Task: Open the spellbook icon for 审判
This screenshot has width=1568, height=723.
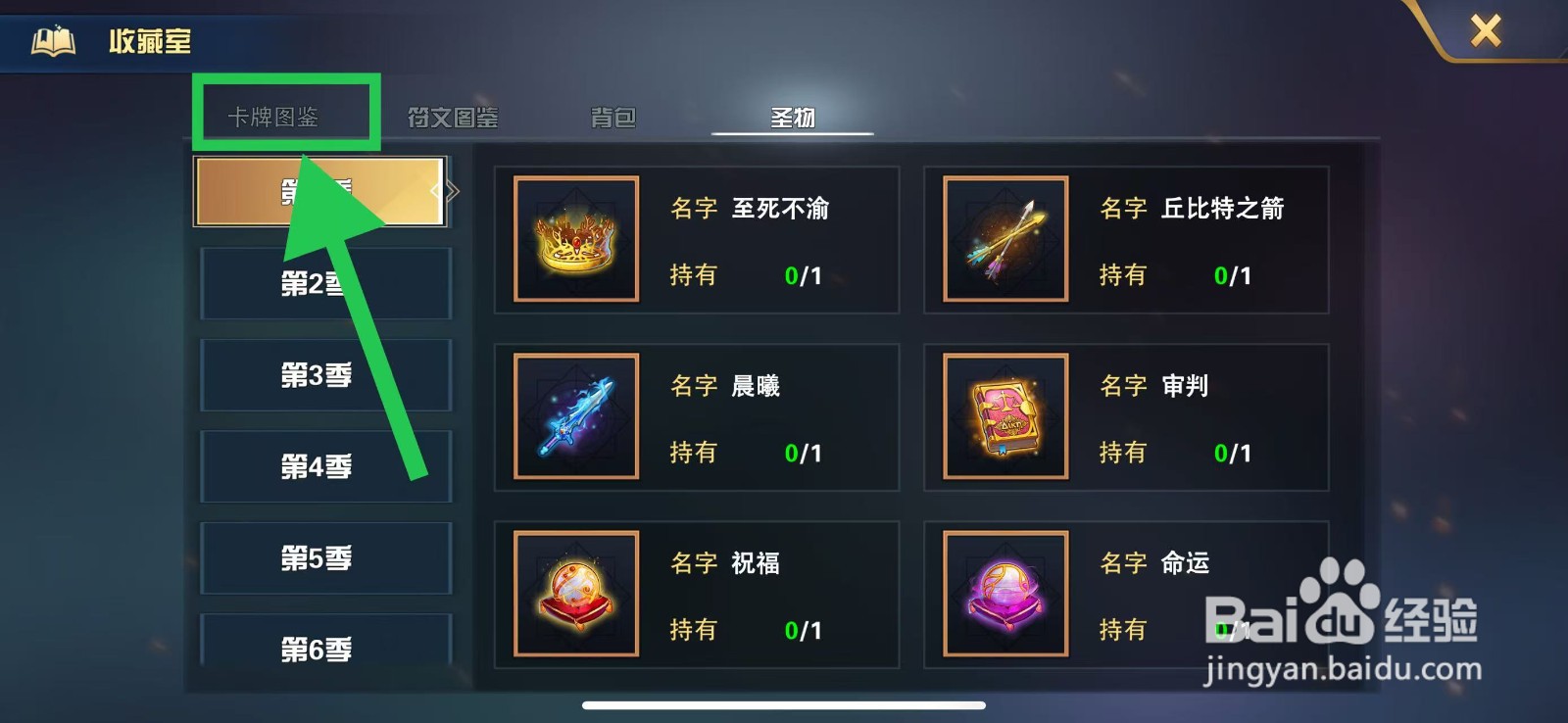Action: [x=1004, y=416]
